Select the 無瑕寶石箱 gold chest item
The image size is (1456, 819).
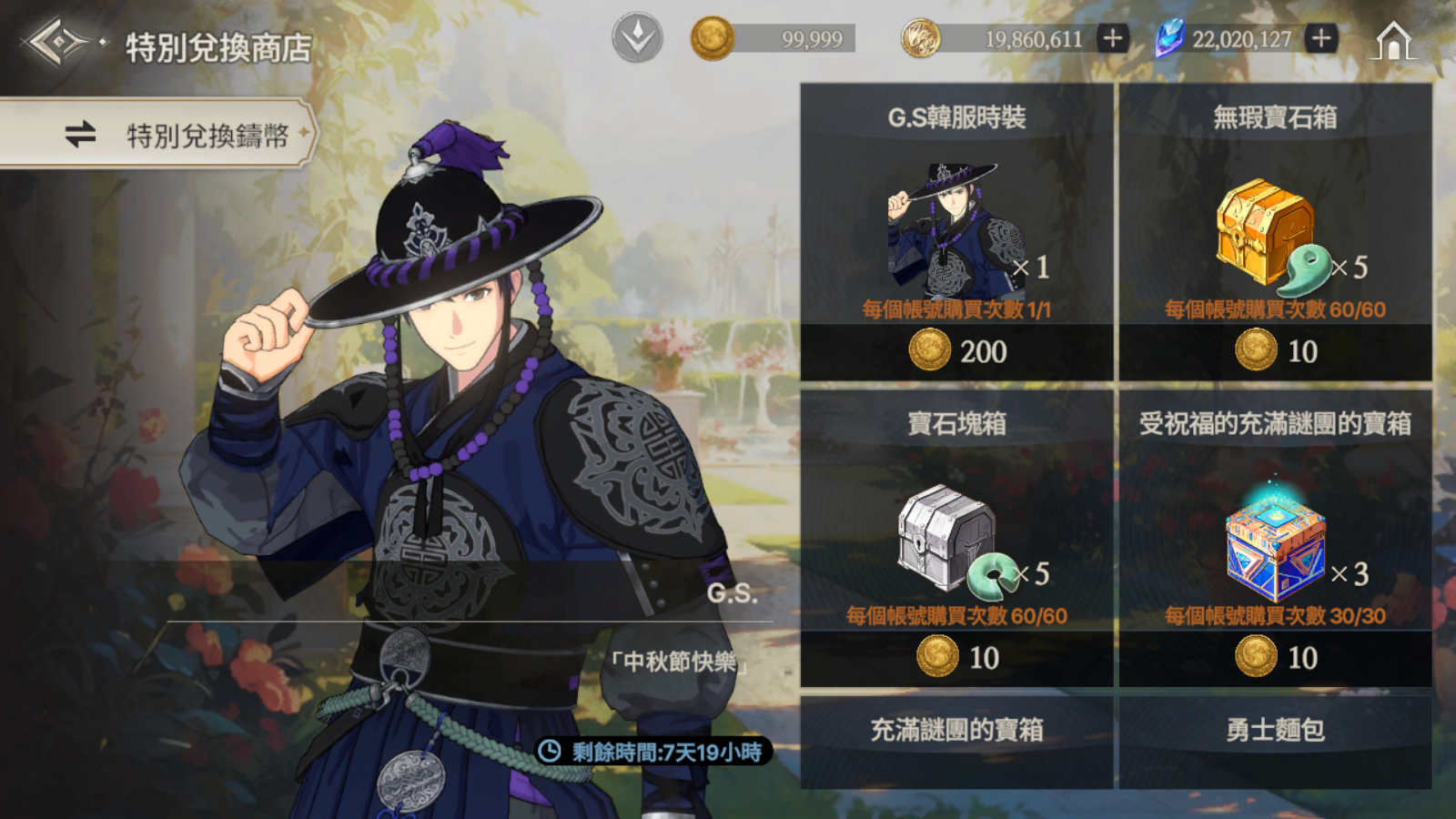click(x=1274, y=227)
